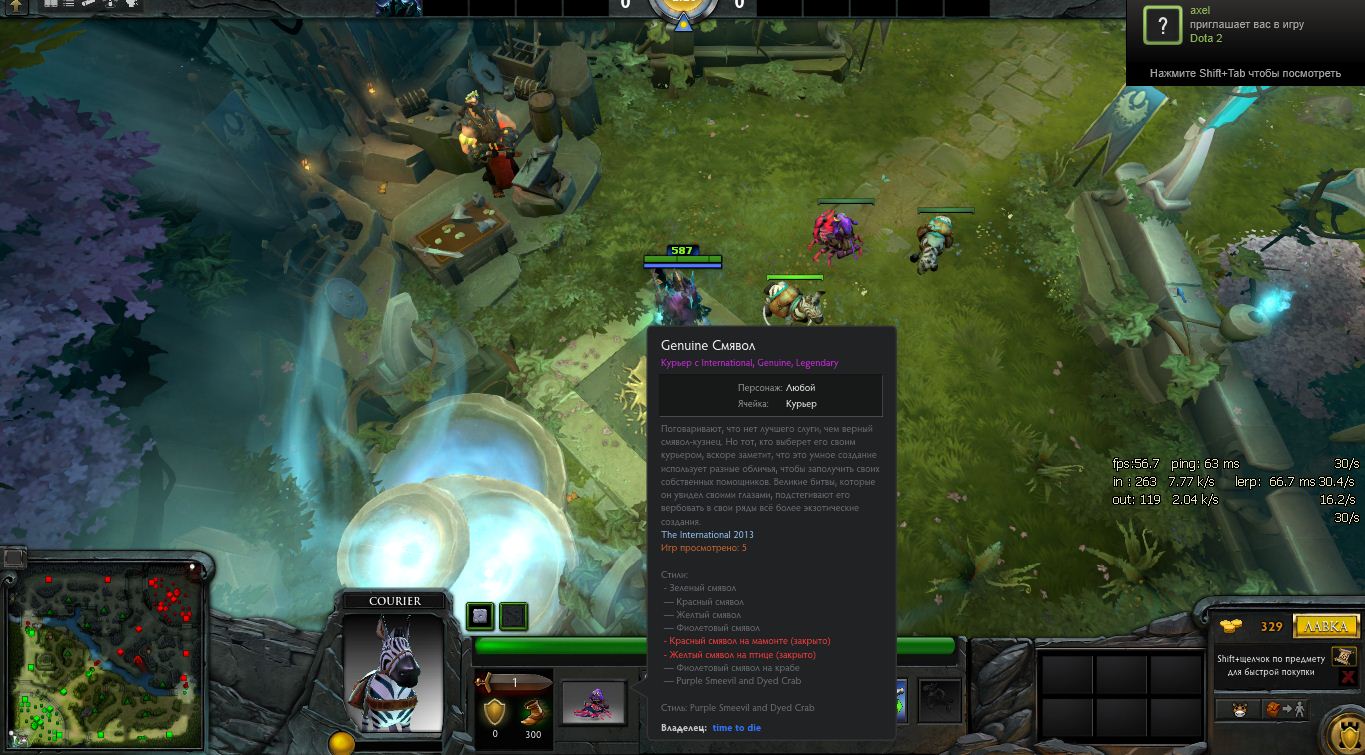Click the courier deliver-items button

click(1283, 710)
